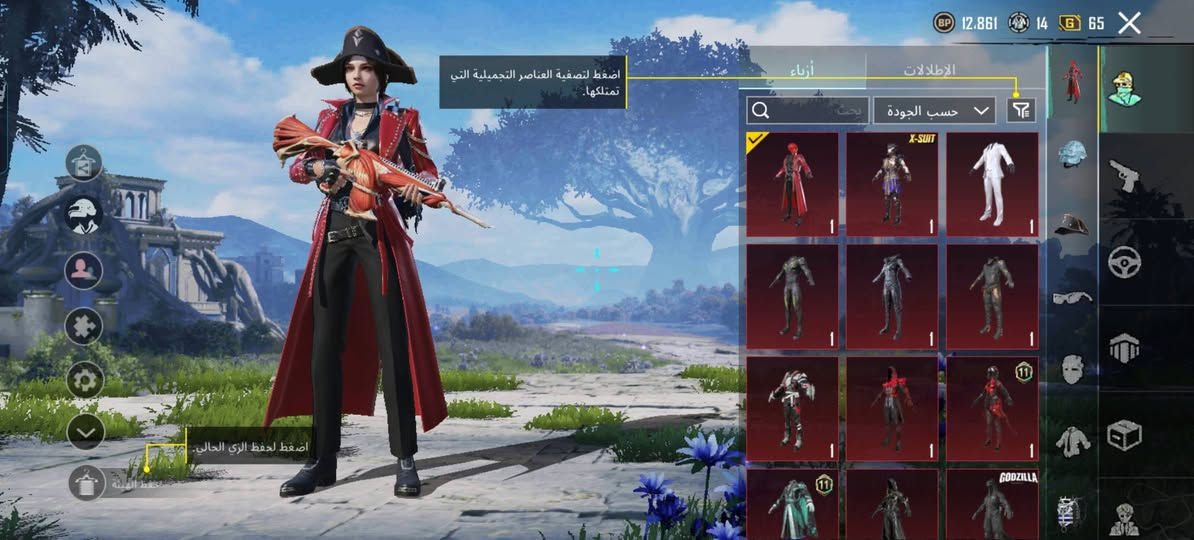
Task: Filter to show only owned cosmetics
Action: coord(1021,110)
